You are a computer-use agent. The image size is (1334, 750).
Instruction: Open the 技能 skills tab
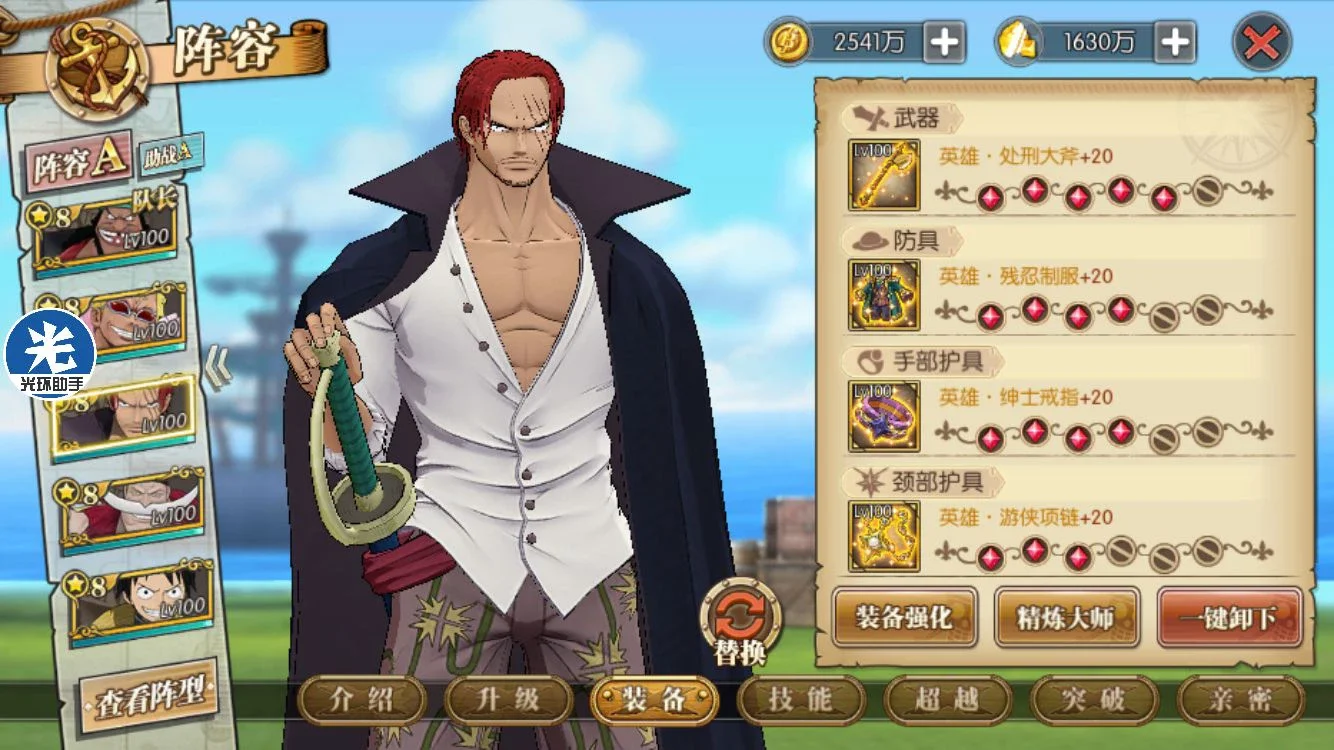tap(800, 699)
